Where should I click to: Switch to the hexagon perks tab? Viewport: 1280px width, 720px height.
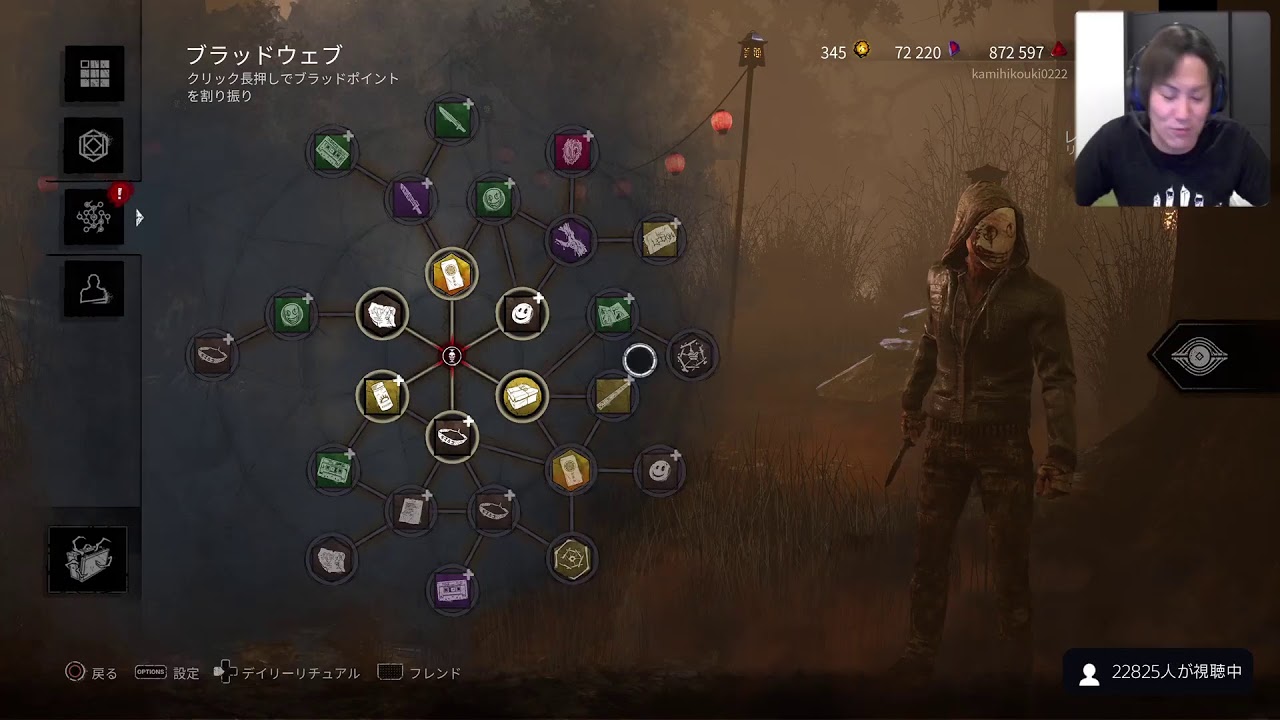click(94, 147)
